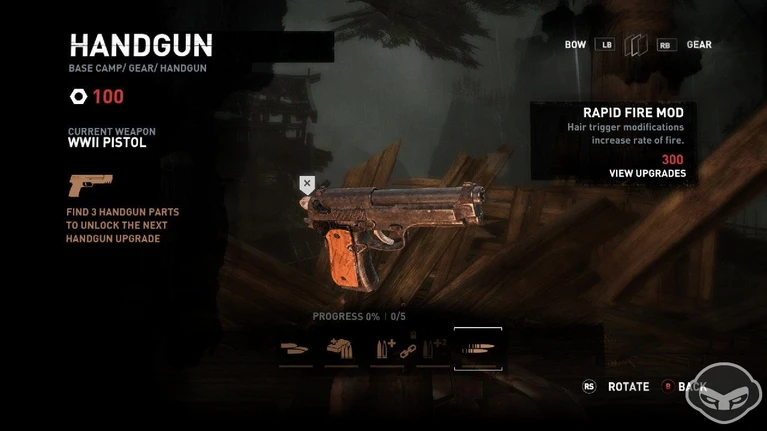Click the X marker on the pistol
Viewport: 767px width, 431px height.
(307, 184)
